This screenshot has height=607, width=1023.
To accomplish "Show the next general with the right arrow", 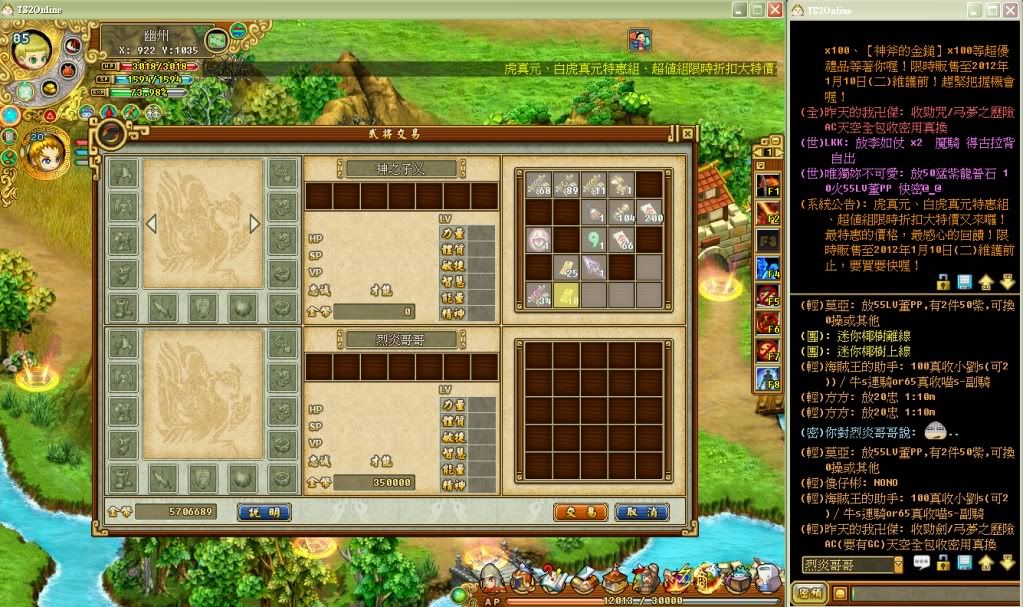I will click(x=255, y=223).
